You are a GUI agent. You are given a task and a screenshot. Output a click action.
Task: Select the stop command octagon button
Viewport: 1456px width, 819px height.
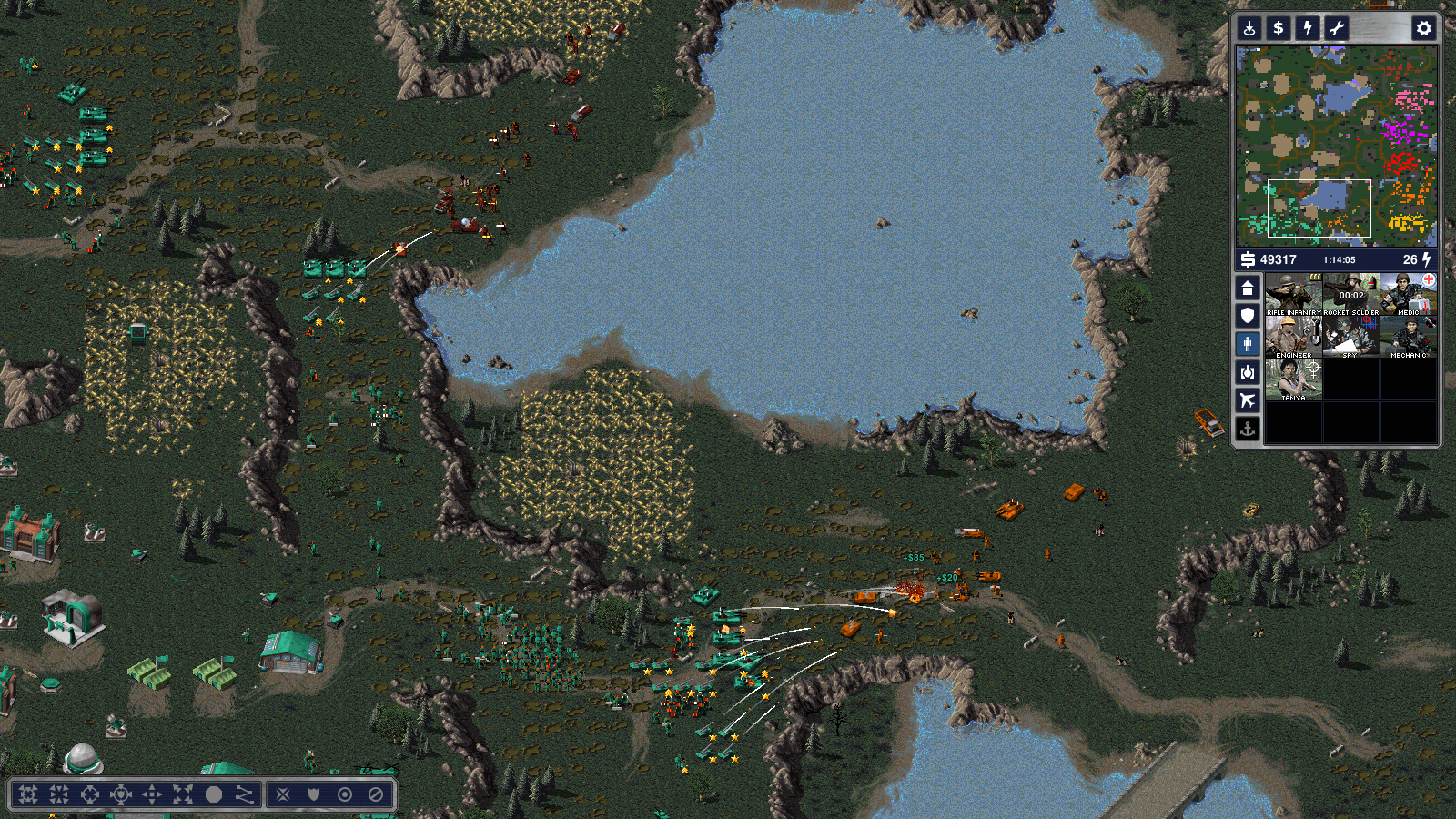pos(213,794)
